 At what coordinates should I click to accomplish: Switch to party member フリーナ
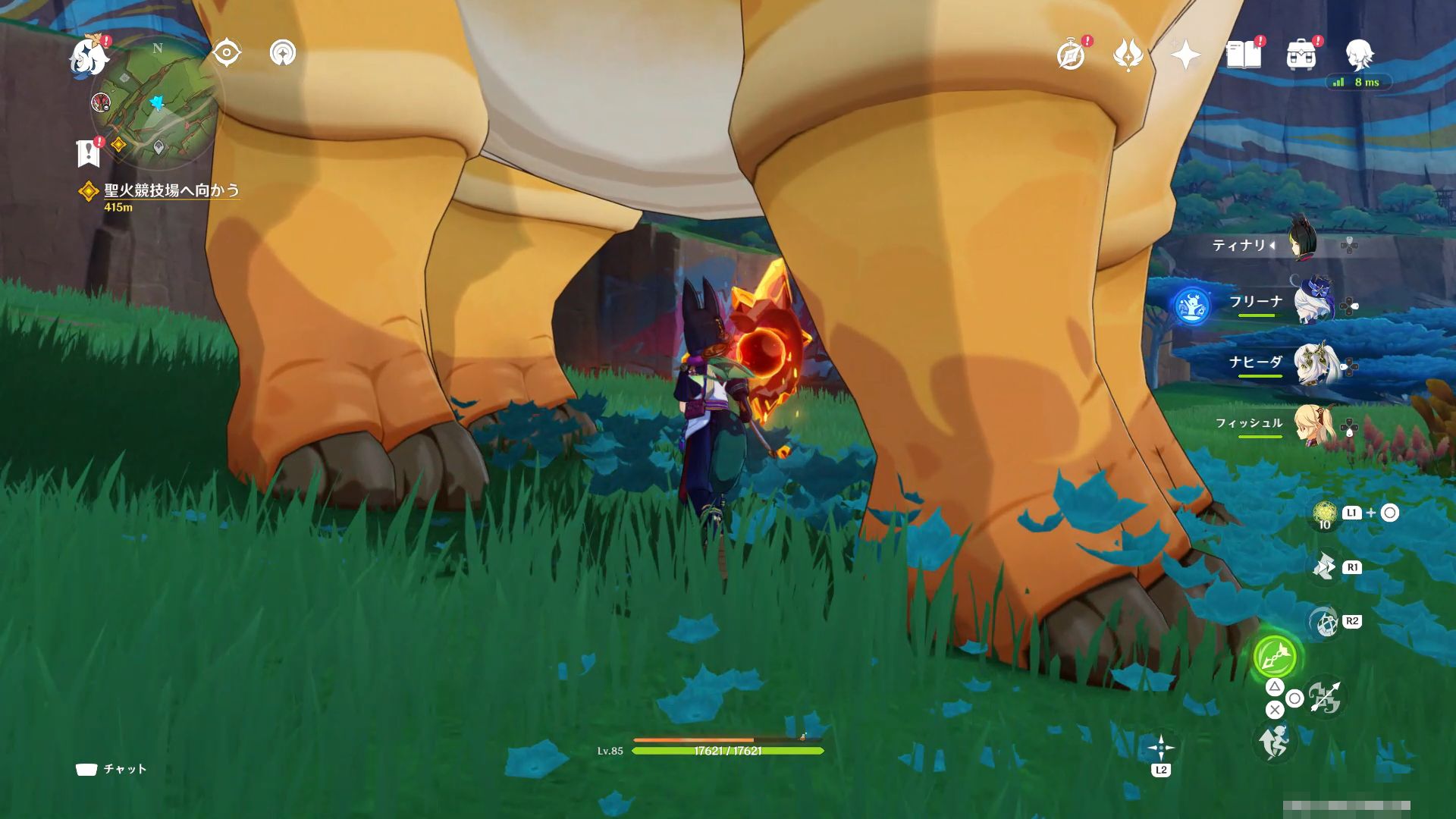(x=1312, y=303)
